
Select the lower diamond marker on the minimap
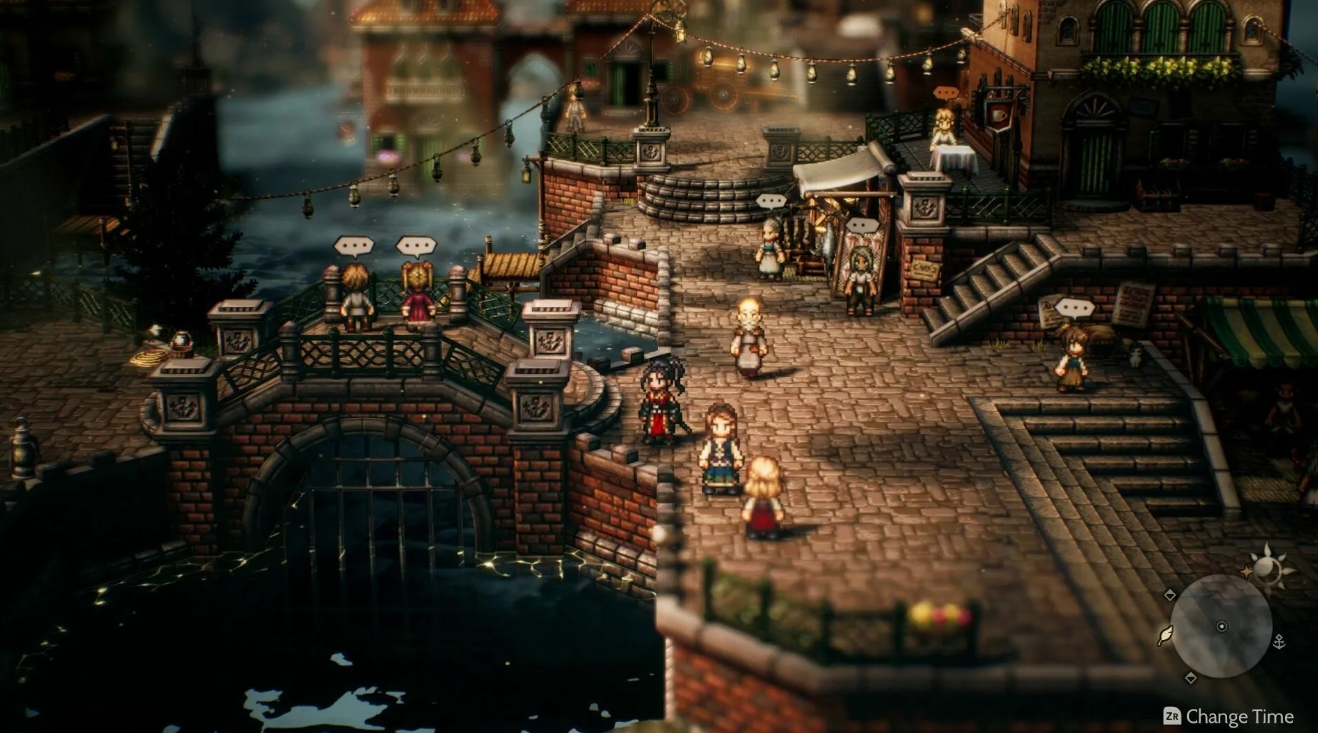(1190, 676)
